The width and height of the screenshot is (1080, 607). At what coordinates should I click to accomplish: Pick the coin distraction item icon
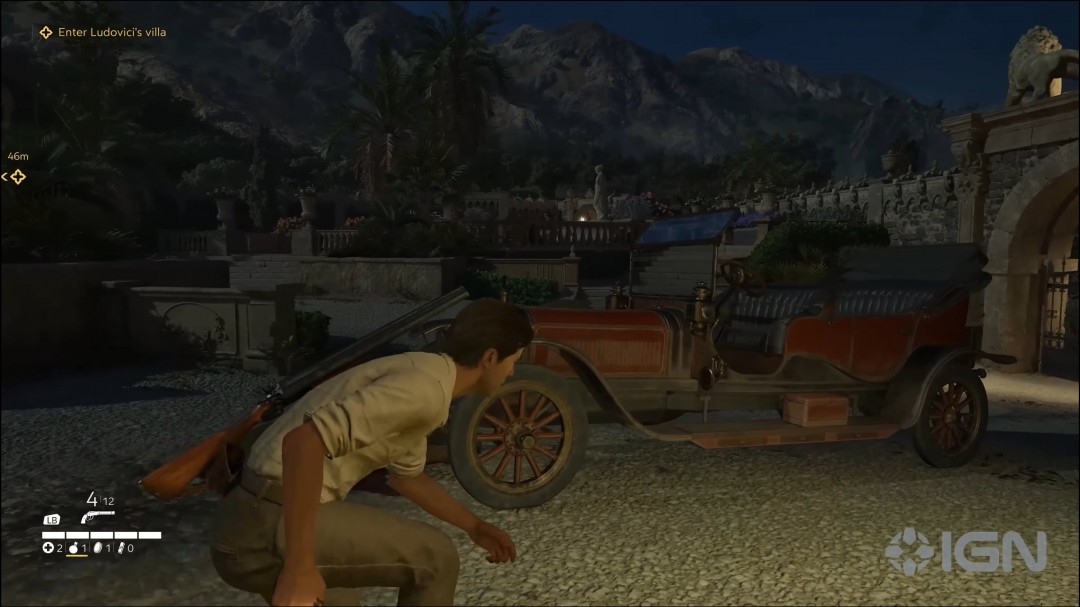(98, 548)
